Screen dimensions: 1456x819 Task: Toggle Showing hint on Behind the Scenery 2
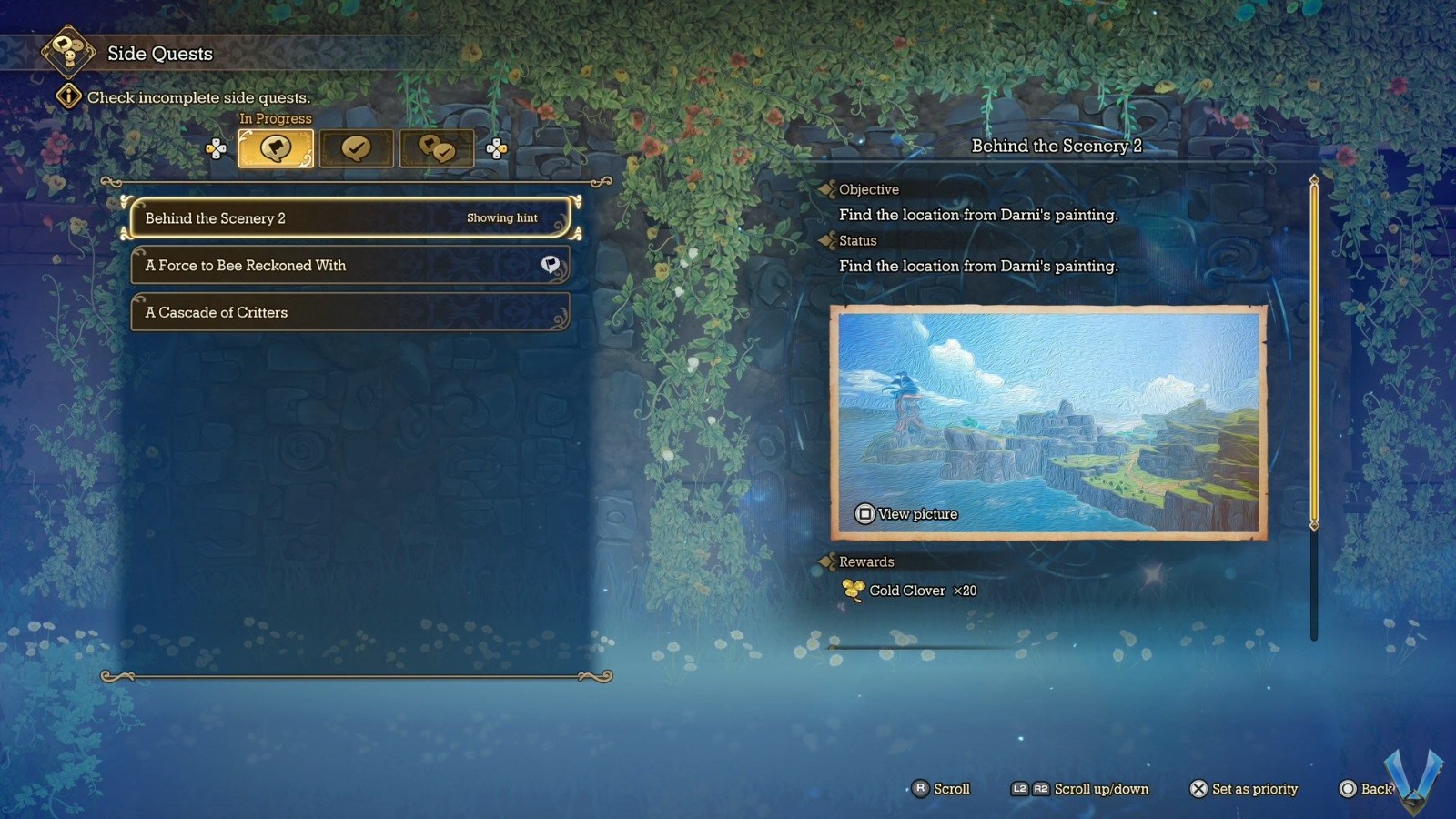pyautogui.click(x=501, y=218)
